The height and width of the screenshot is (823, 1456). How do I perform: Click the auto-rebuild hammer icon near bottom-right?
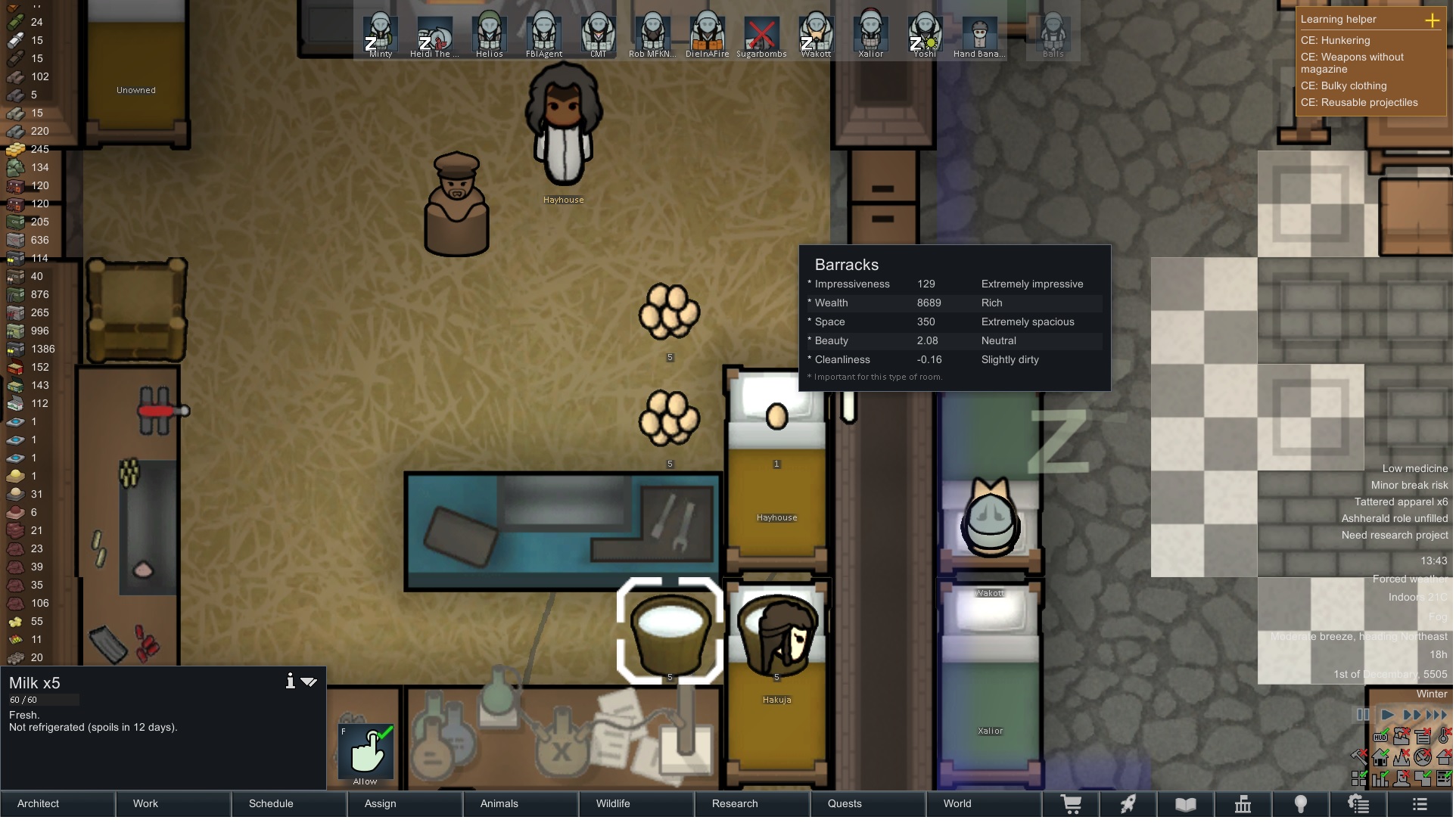click(x=1359, y=757)
